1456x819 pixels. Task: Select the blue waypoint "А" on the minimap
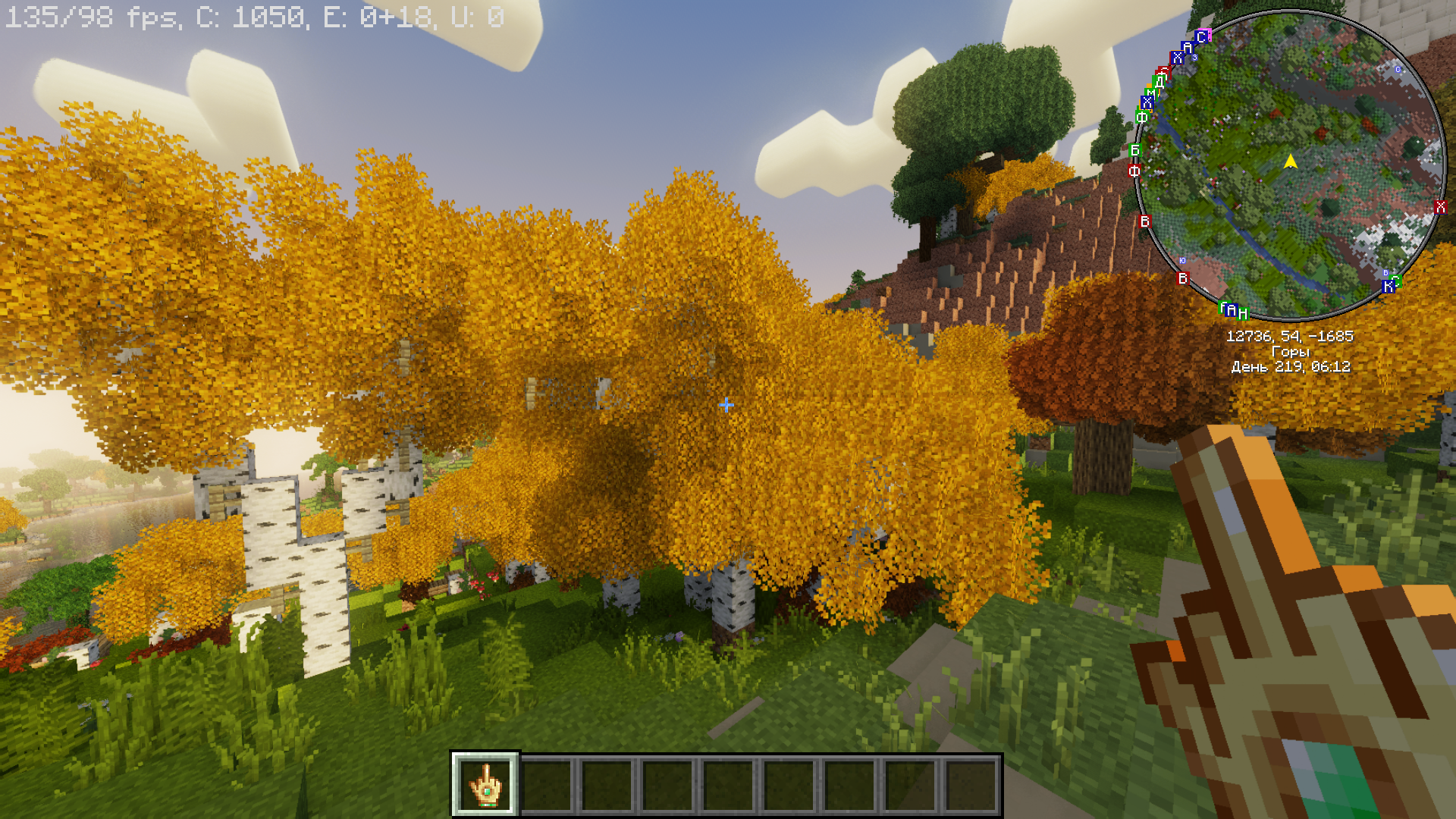point(1188,46)
